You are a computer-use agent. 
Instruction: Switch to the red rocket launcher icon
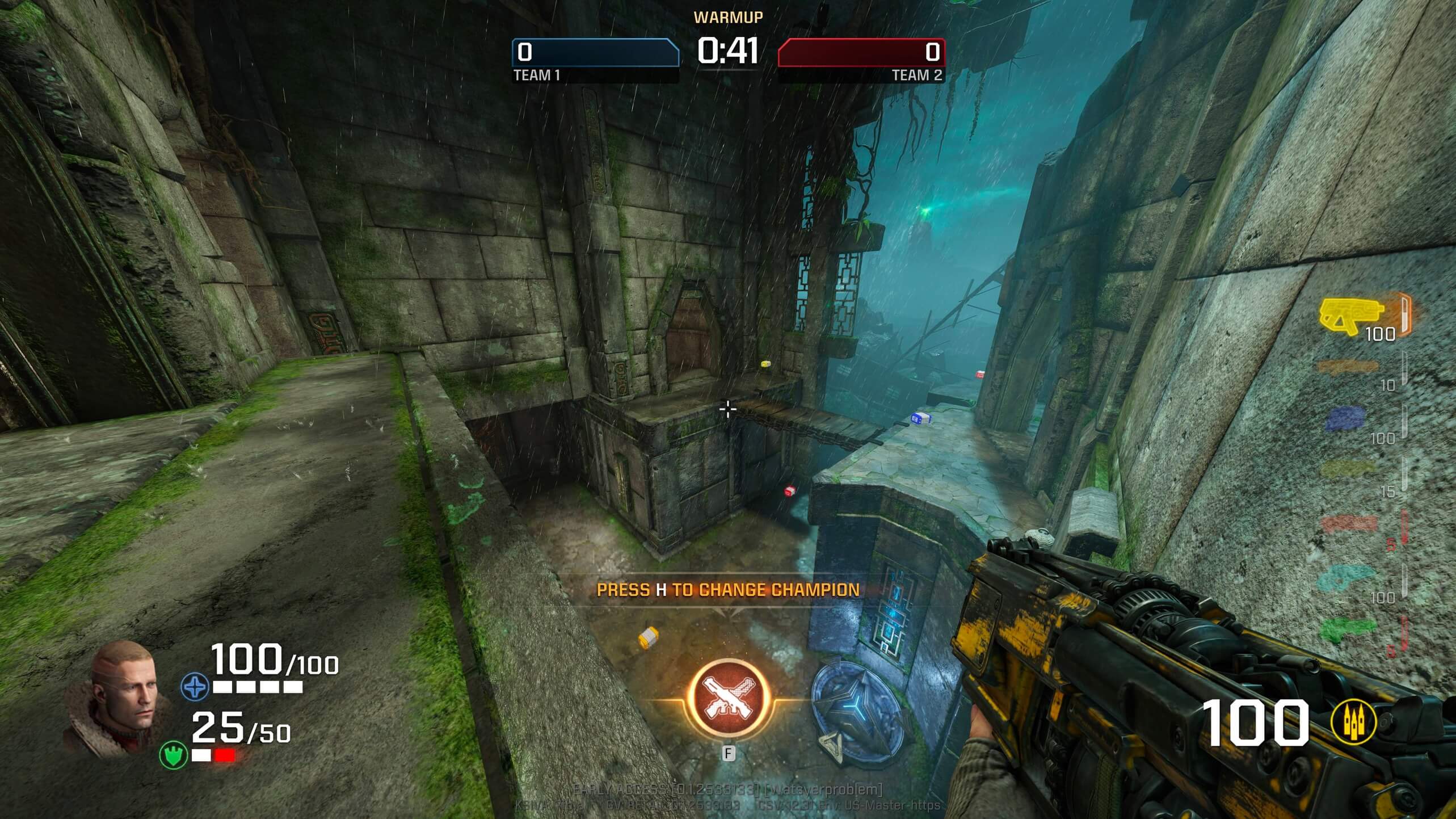point(1349,523)
